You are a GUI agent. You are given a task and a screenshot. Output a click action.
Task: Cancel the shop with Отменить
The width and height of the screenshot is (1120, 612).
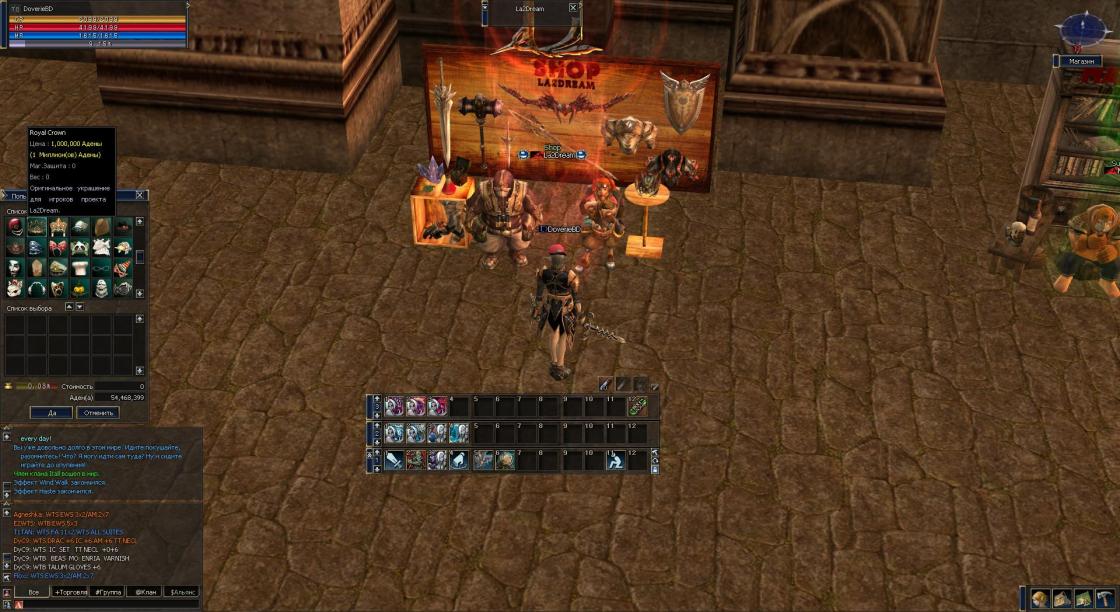click(97, 412)
